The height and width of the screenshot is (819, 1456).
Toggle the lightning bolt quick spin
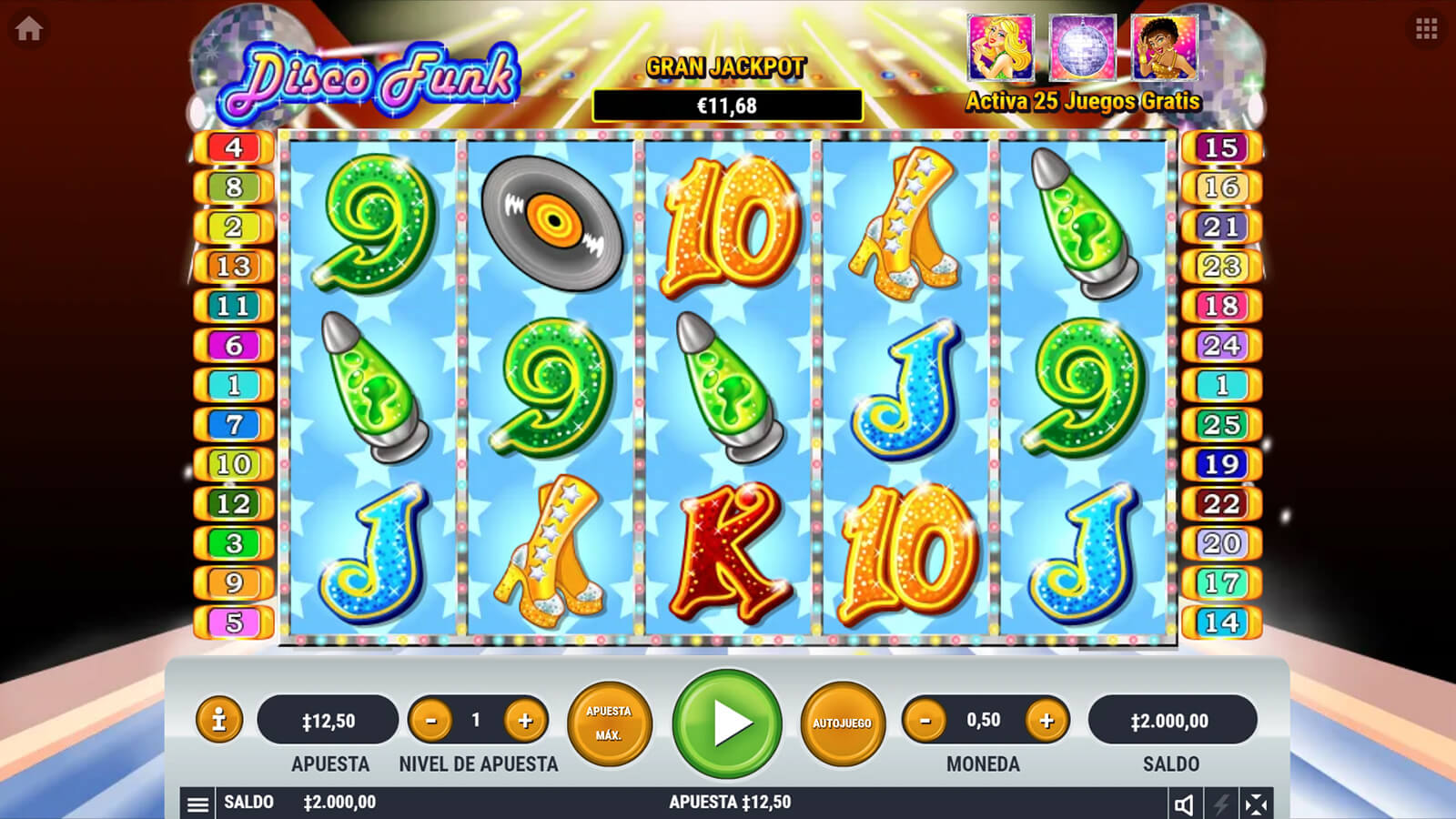coord(1220,804)
